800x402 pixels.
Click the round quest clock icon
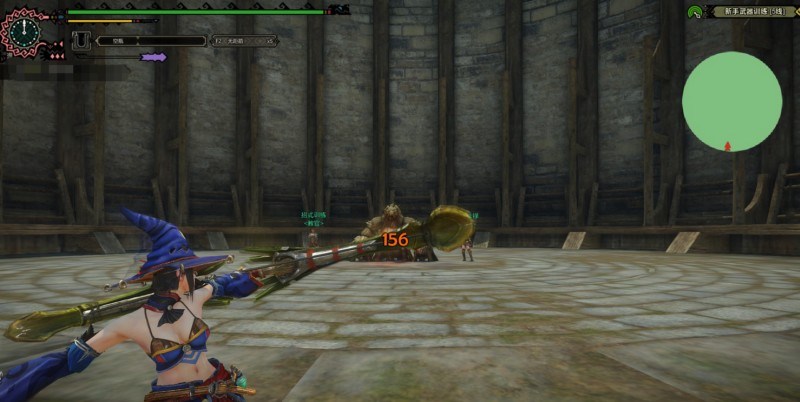(x=22, y=30)
